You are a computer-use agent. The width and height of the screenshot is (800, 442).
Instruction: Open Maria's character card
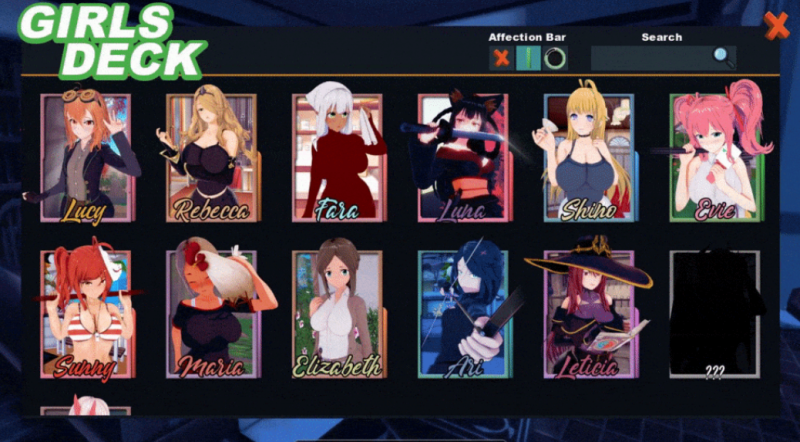pos(211,314)
